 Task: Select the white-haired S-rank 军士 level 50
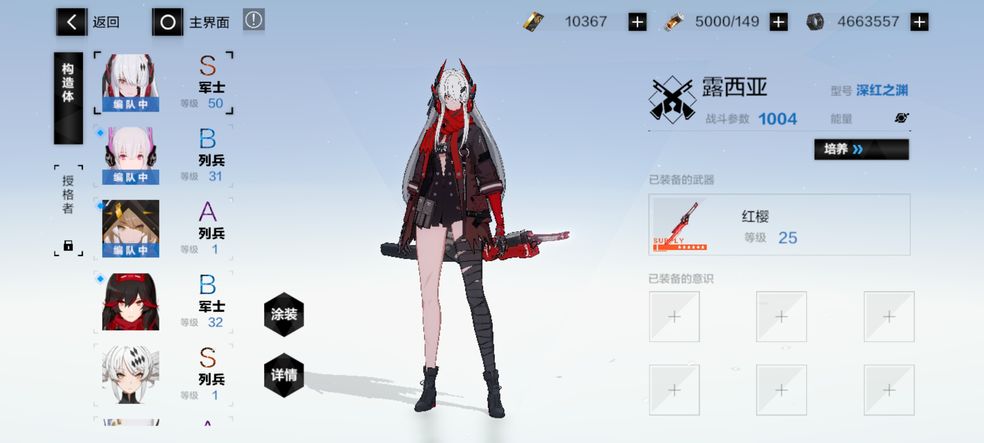(x=165, y=83)
